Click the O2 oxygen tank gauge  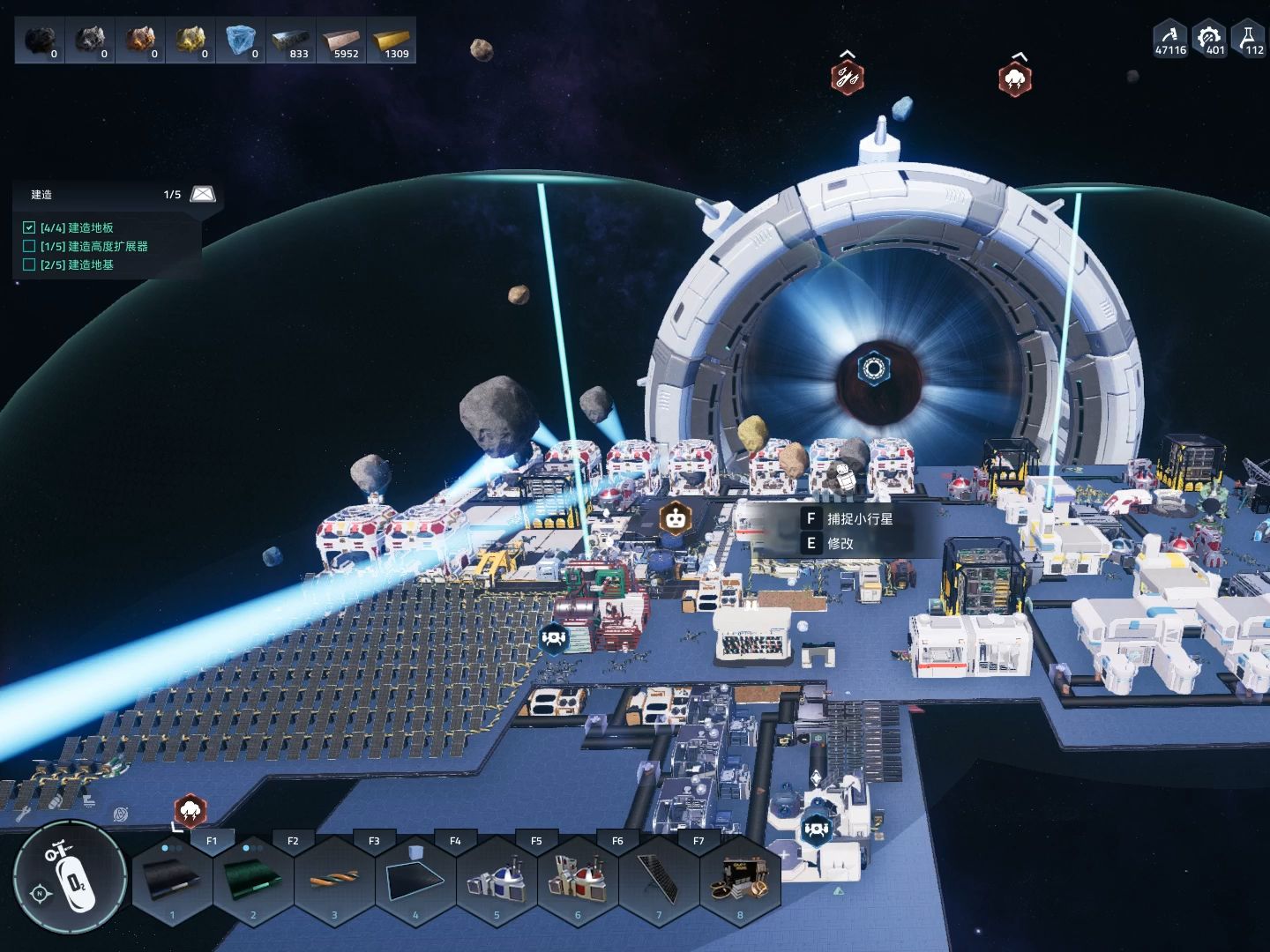point(71,876)
